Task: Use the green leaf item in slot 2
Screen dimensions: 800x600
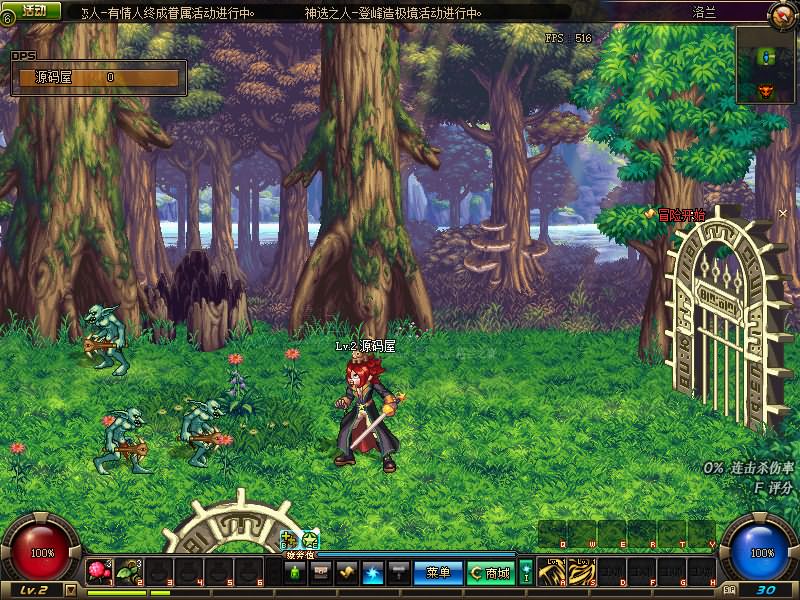Action: pos(128,572)
